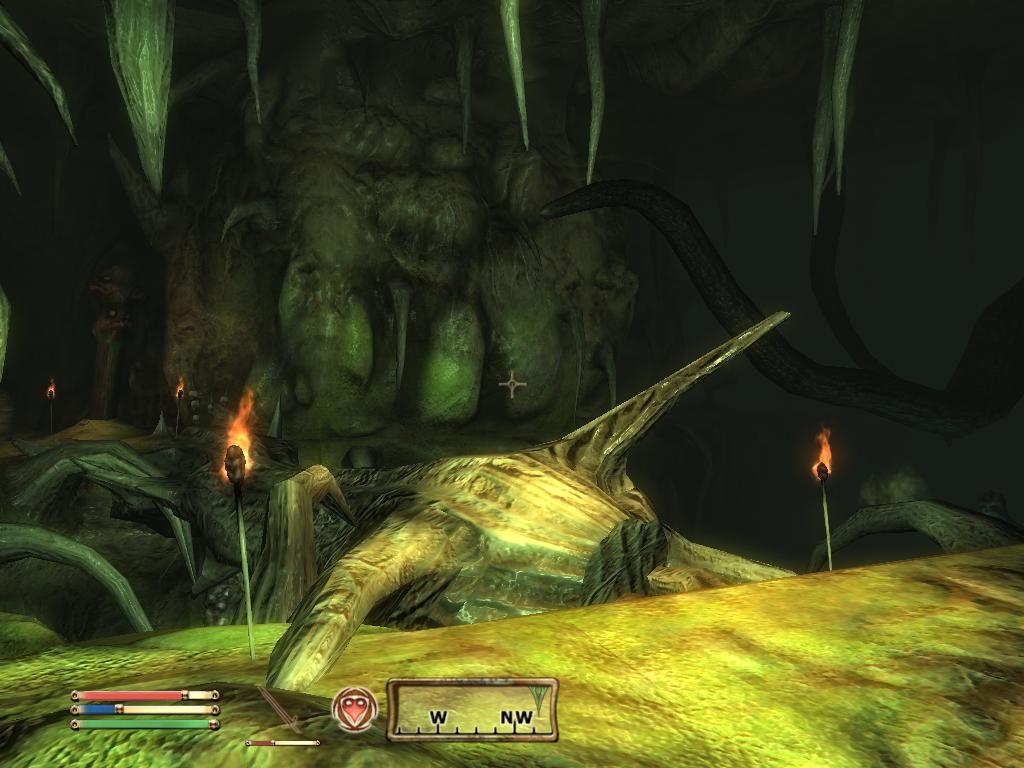Image resolution: width=1024 pixels, height=768 pixels.
Task: Click the equipped sword weapon icon
Action: pos(281,710)
